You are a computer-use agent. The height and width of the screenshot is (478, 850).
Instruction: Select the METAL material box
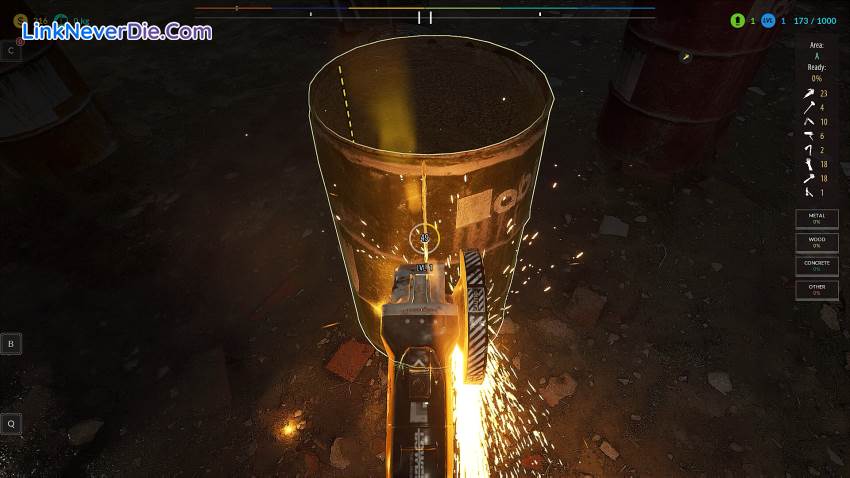[816, 217]
